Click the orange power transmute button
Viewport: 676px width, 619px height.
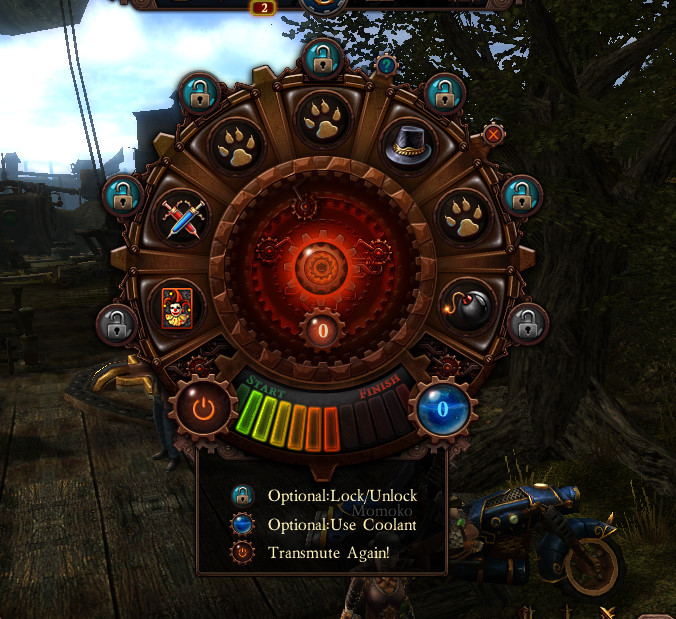204,407
